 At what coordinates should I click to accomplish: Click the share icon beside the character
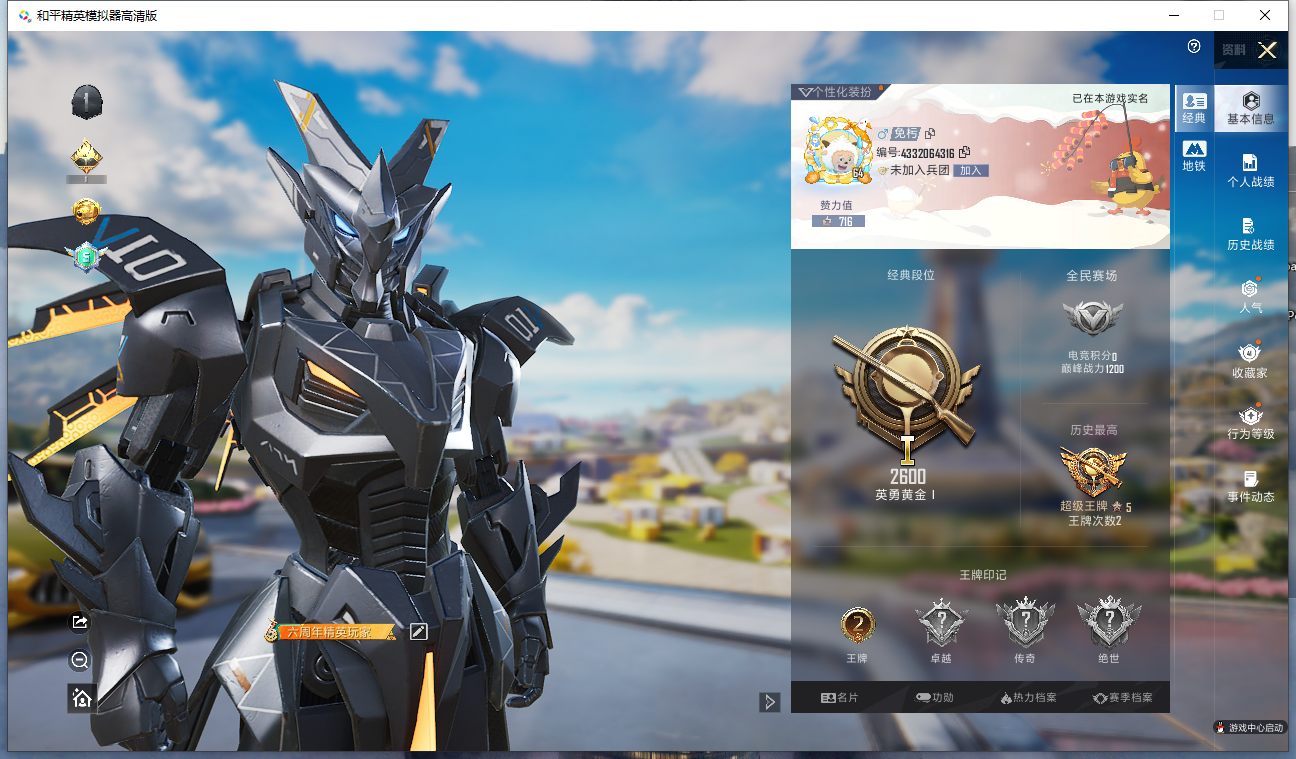[x=81, y=622]
